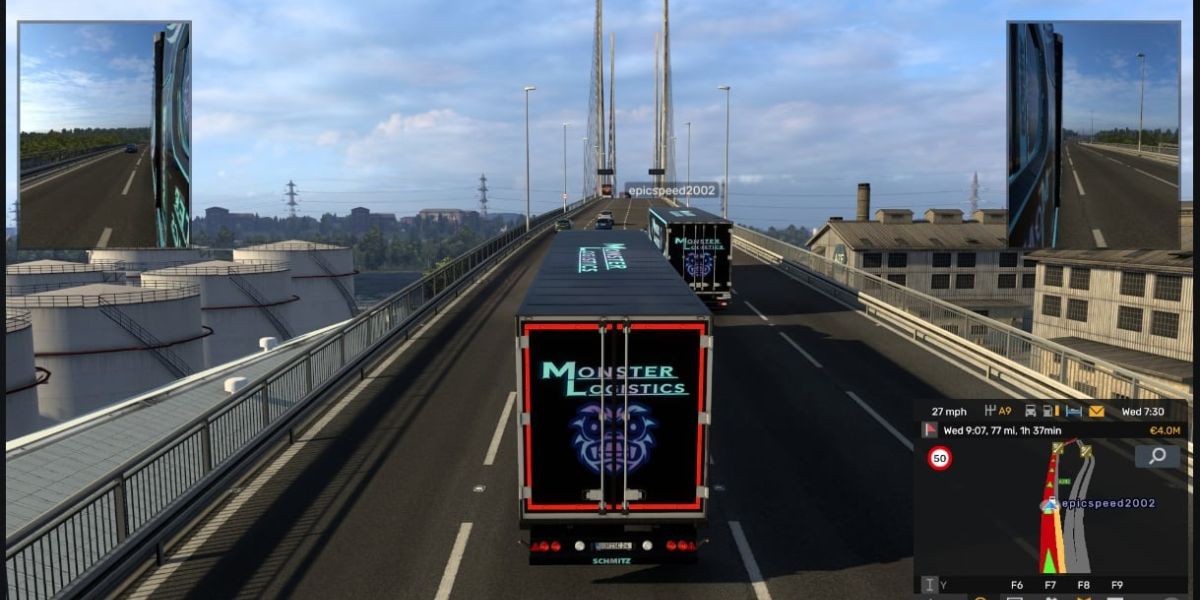Select the blue bed rest icon

point(1073,411)
